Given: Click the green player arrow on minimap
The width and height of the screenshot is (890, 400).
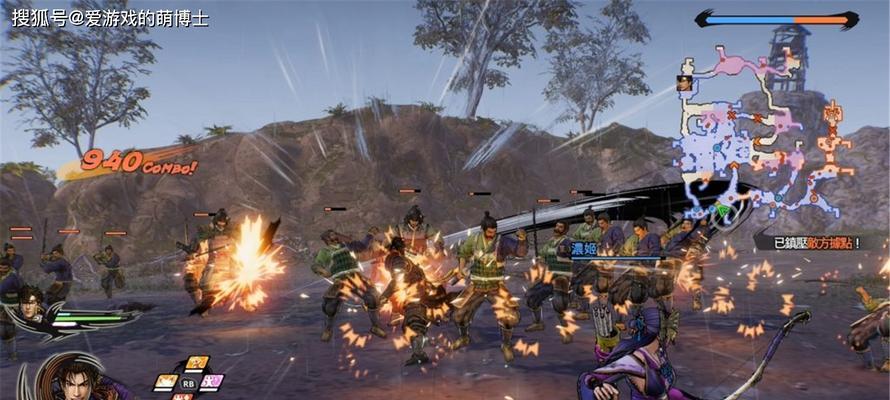Looking at the screenshot, I should [x=721, y=210].
